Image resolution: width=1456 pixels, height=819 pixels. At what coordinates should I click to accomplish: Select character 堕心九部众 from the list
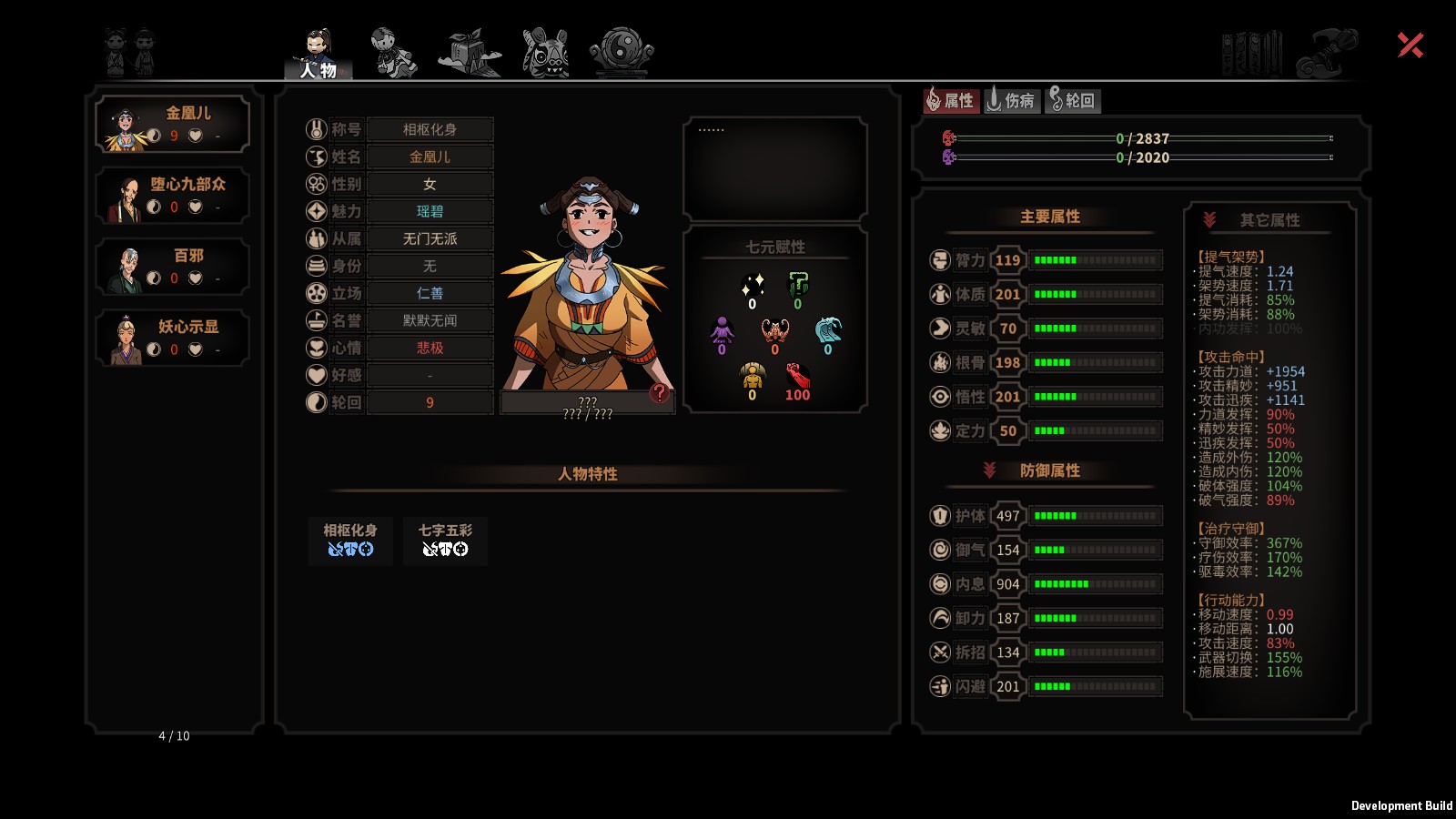173,196
